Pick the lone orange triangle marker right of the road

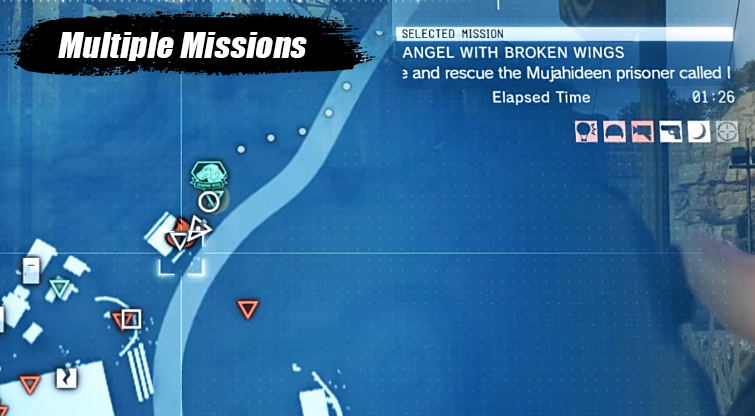(247, 309)
